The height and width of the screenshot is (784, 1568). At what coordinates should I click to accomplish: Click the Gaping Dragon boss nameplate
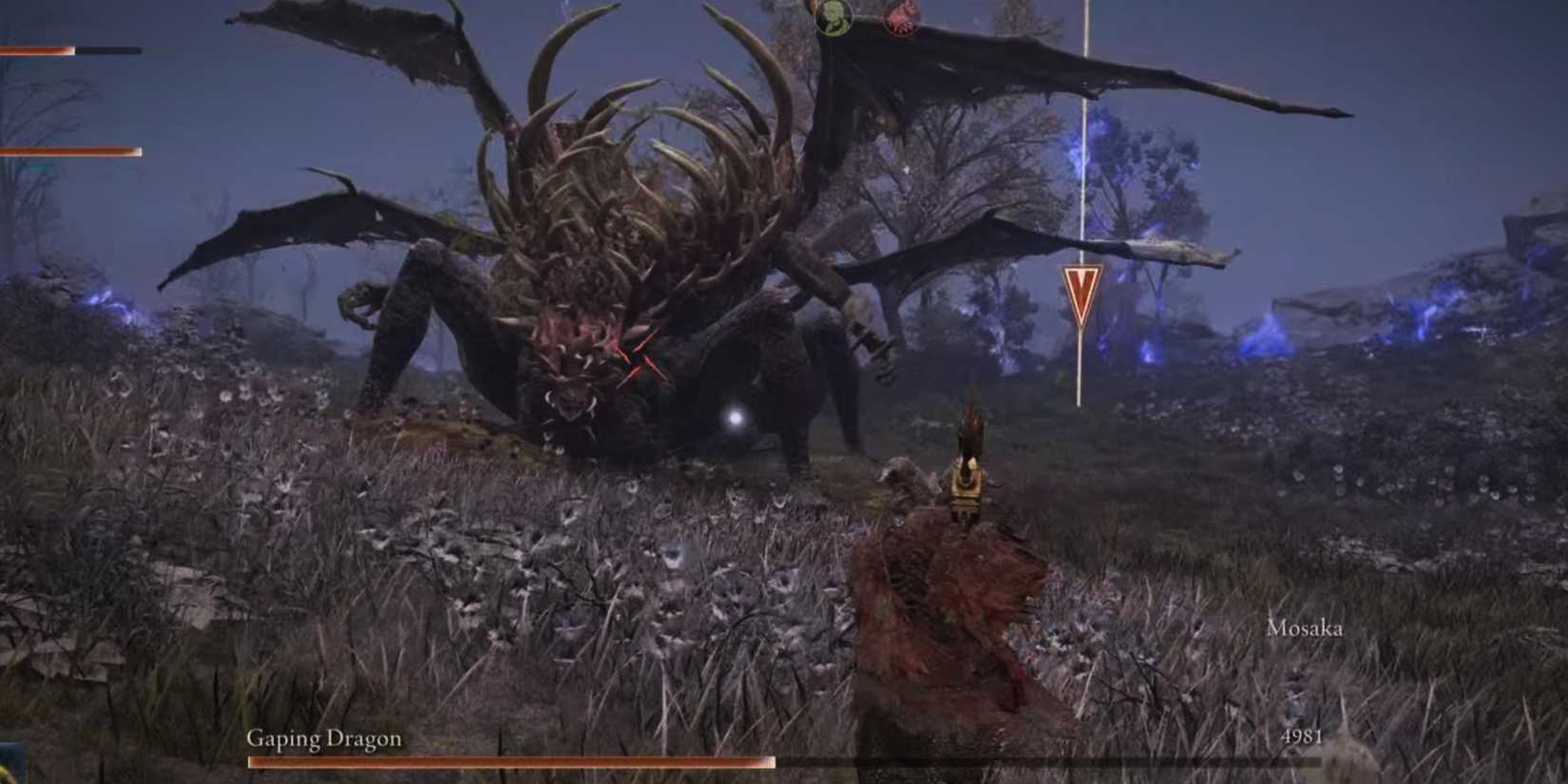323,737
